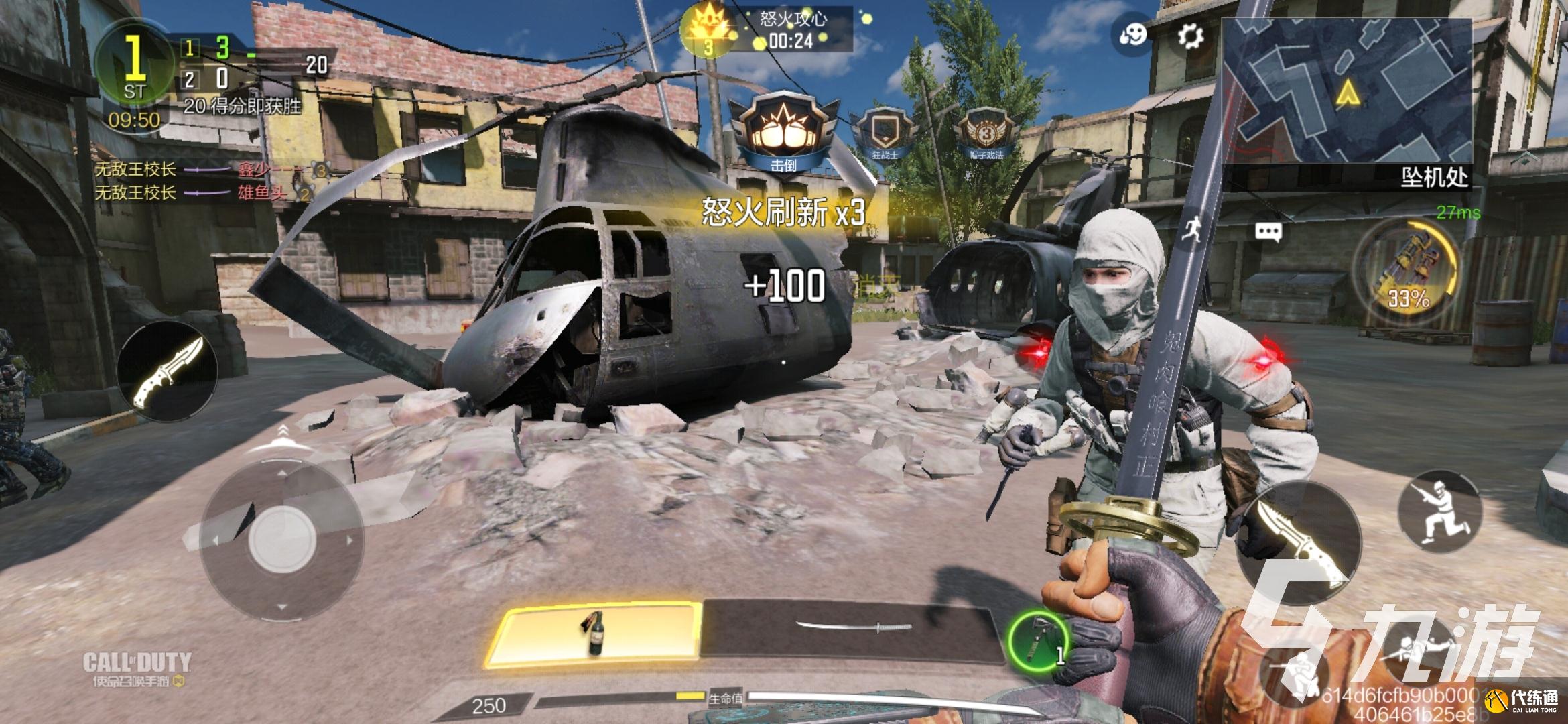This screenshot has width=1568, height=724.
Task: Tap the minimap to expand it
Action: coord(1346,90)
